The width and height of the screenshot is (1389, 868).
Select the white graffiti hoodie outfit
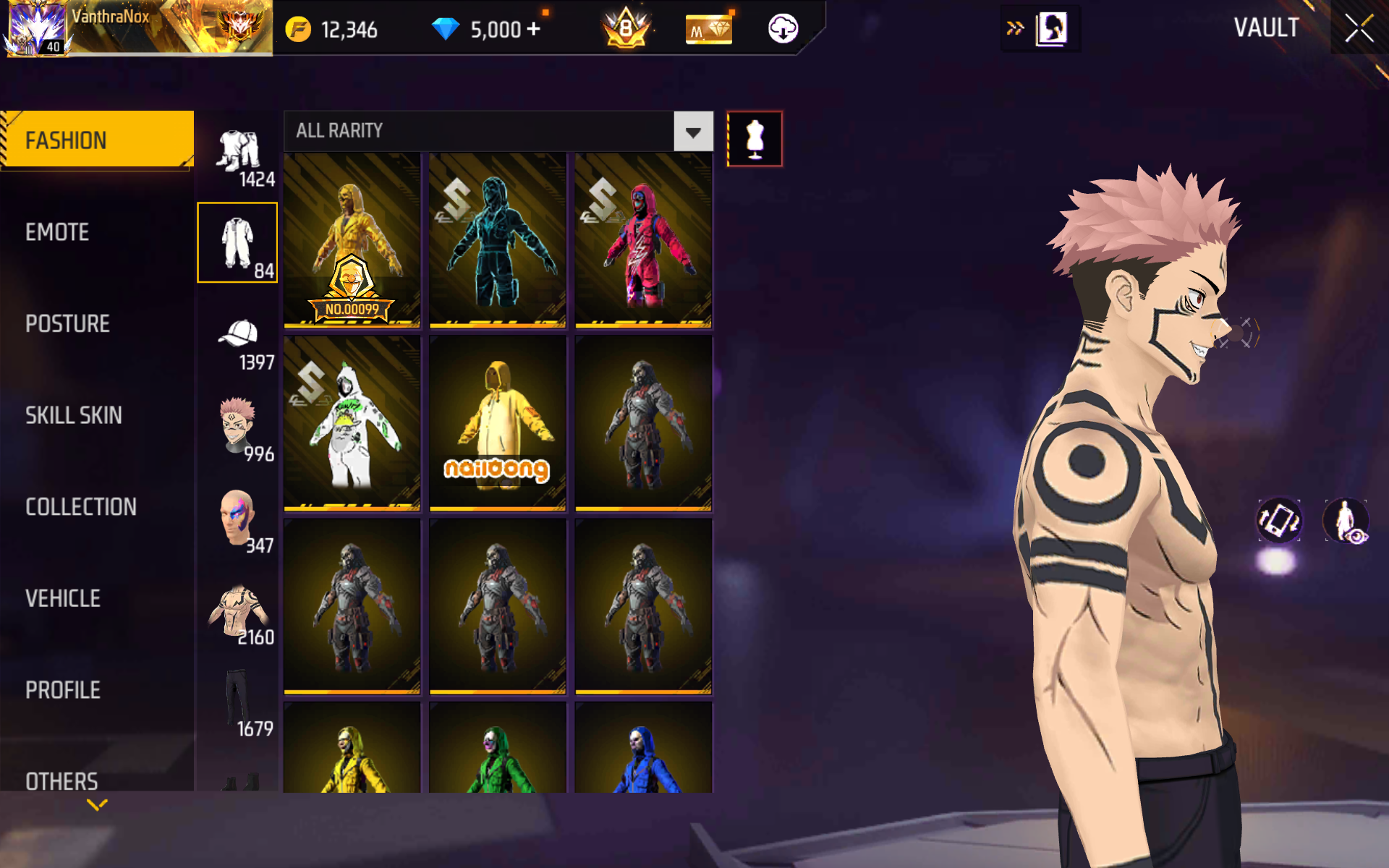click(x=352, y=424)
